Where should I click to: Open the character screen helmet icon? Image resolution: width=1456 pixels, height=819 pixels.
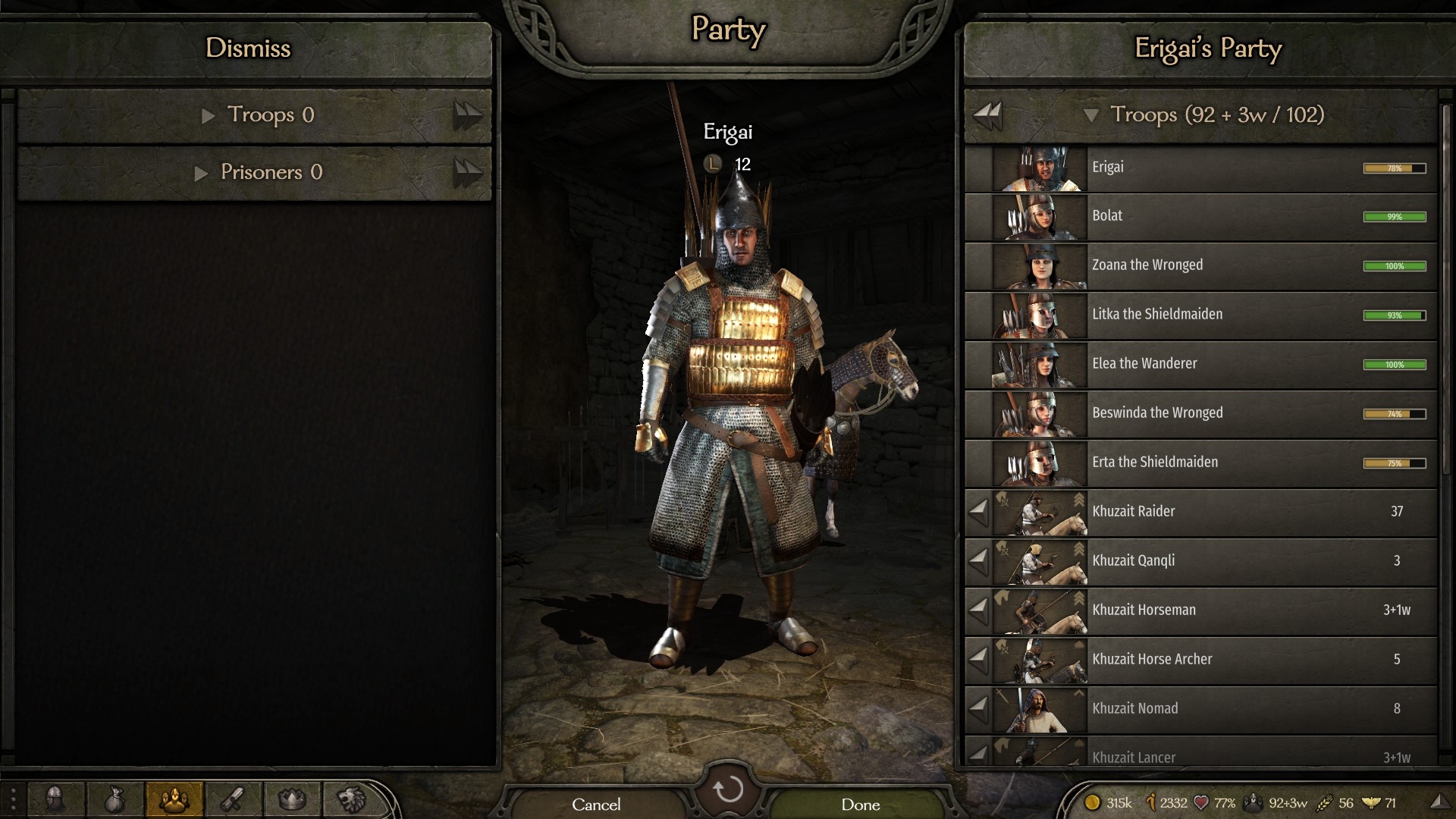55,799
